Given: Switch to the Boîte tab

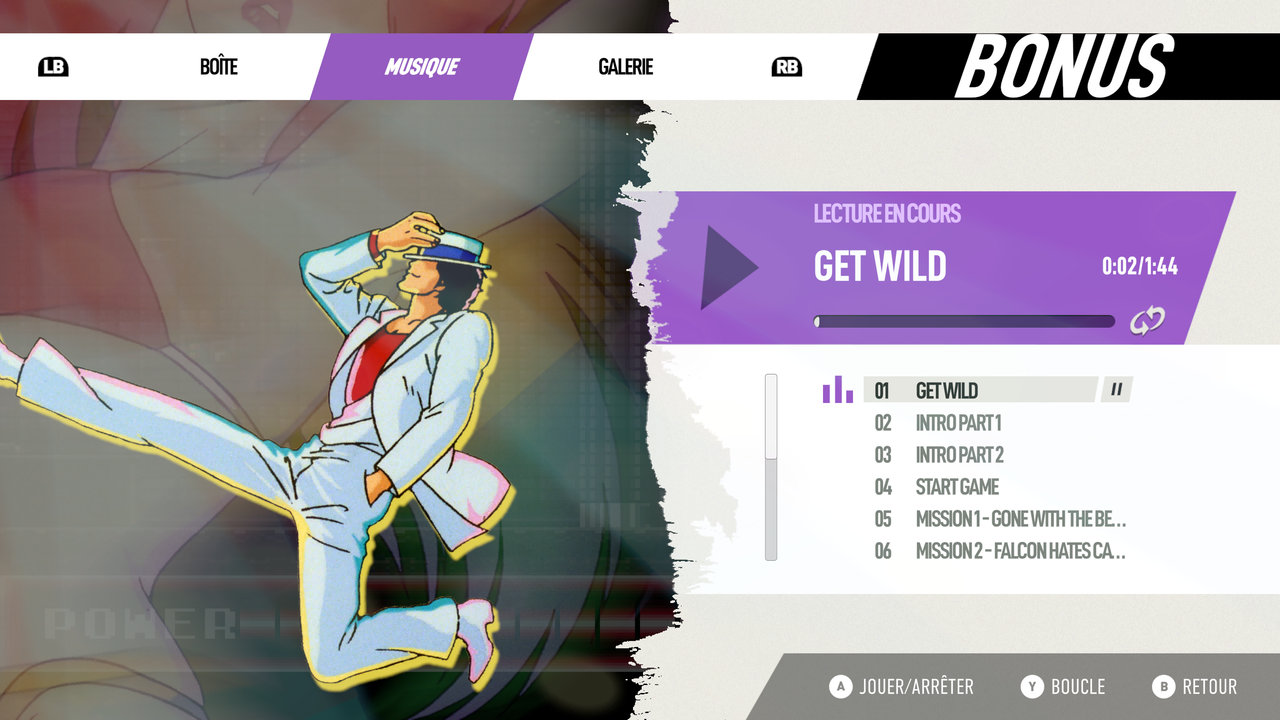Looking at the screenshot, I should pos(218,67).
